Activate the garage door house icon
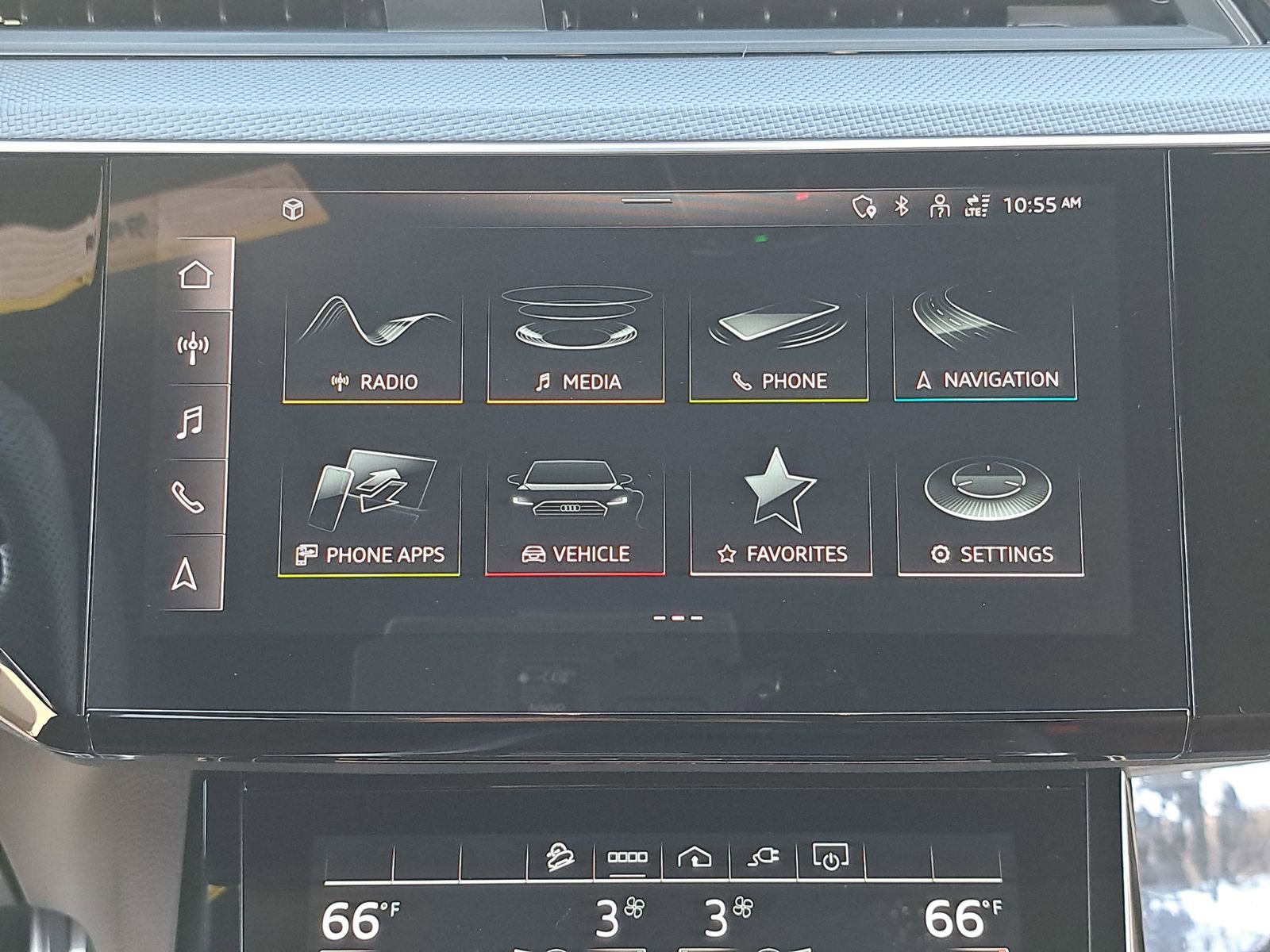The height and width of the screenshot is (952, 1270). click(x=695, y=858)
